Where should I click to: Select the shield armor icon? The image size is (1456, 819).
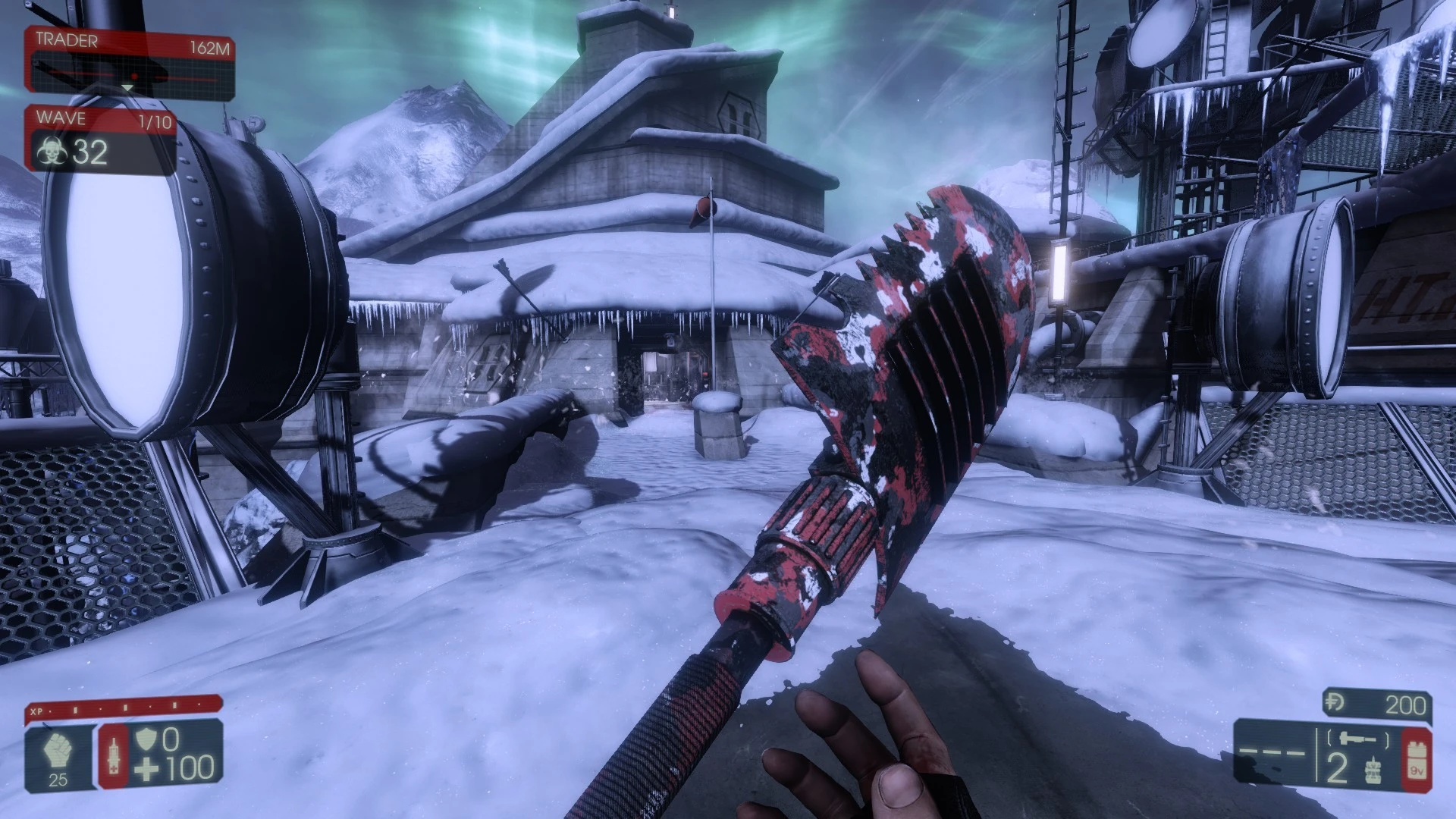tap(148, 738)
